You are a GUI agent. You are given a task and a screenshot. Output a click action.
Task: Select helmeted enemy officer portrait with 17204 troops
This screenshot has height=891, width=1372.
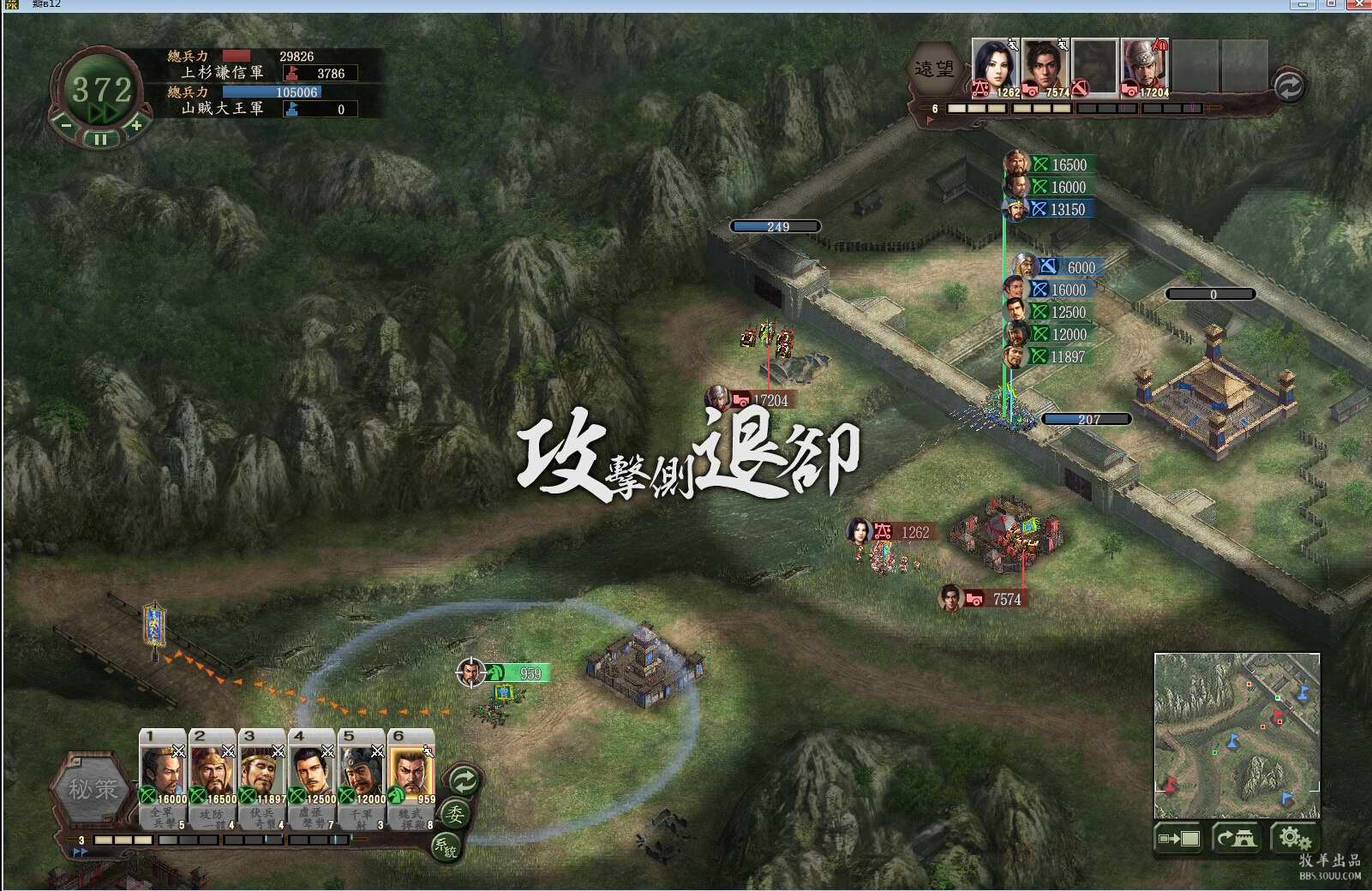[x=1145, y=67]
